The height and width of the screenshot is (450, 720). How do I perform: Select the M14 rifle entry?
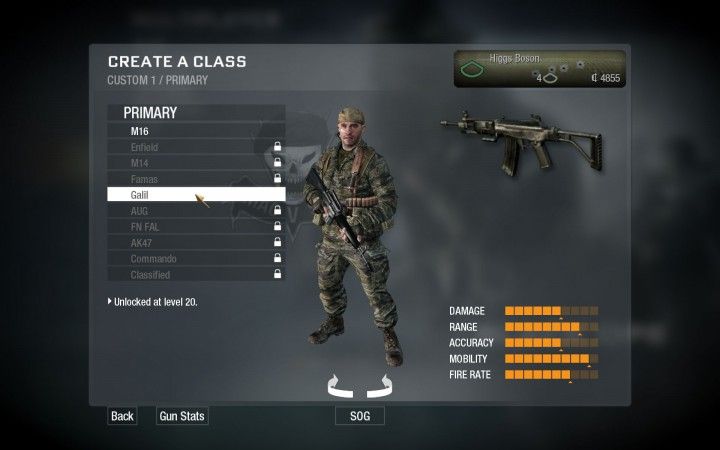pos(195,163)
